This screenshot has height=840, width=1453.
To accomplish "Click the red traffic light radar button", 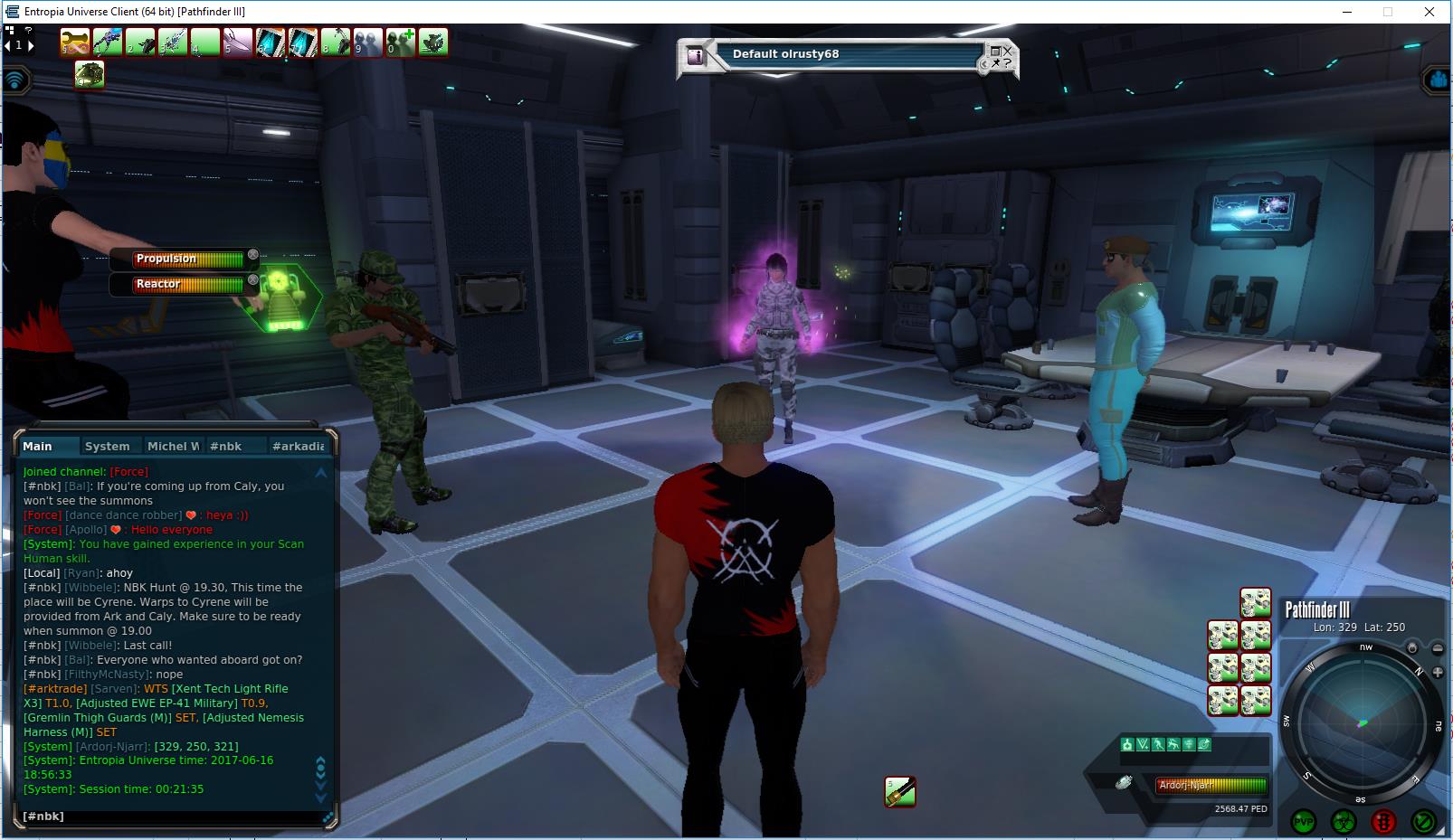I will point(1383,821).
